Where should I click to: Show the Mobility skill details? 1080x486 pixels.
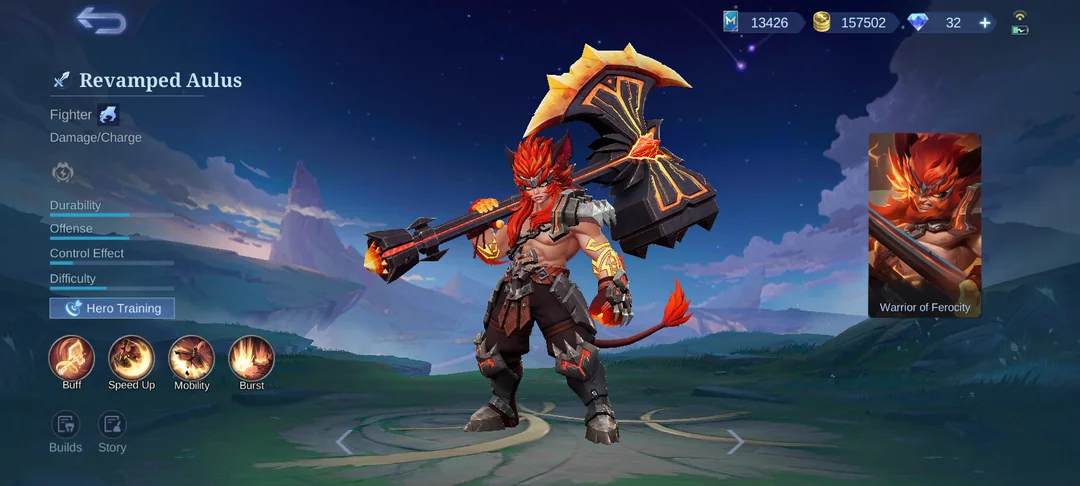(x=191, y=358)
